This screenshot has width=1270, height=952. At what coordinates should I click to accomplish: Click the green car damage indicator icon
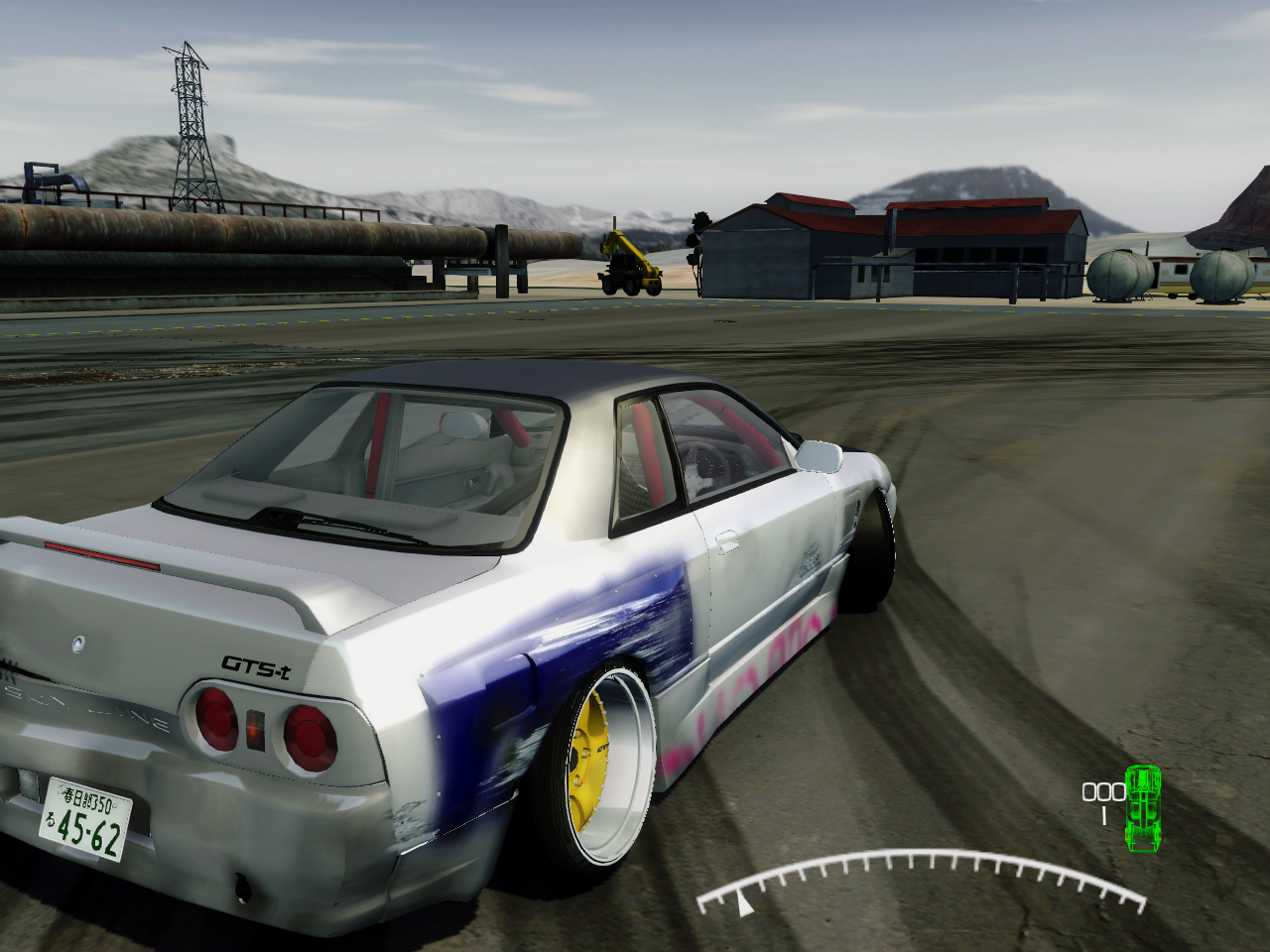[1143, 807]
